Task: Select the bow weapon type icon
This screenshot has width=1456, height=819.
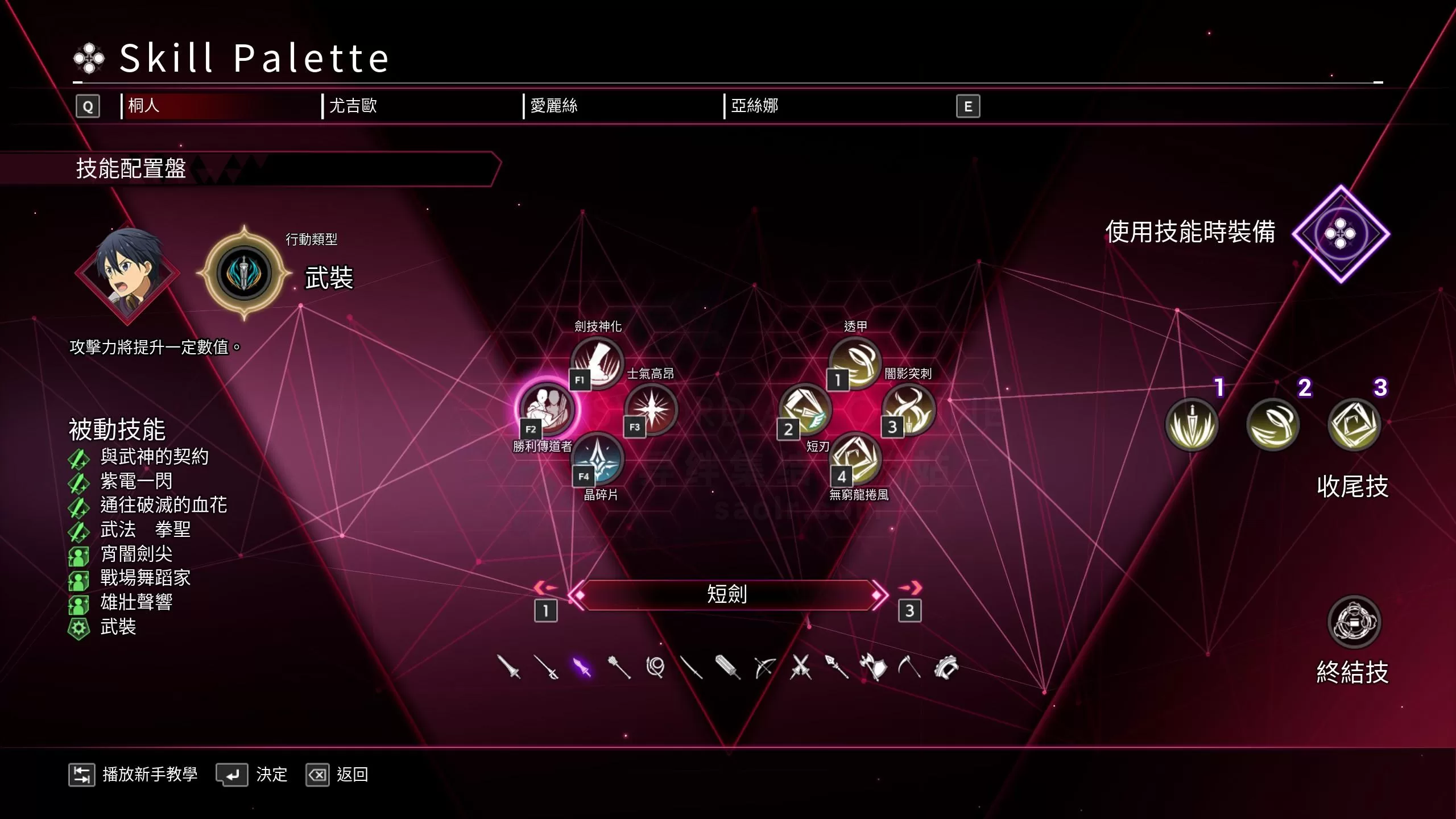Action: point(765,667)
